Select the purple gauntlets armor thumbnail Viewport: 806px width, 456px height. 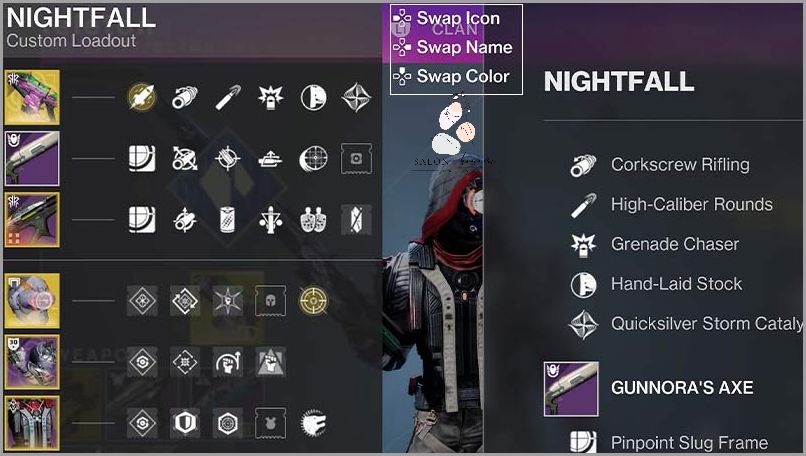(32, 361)
